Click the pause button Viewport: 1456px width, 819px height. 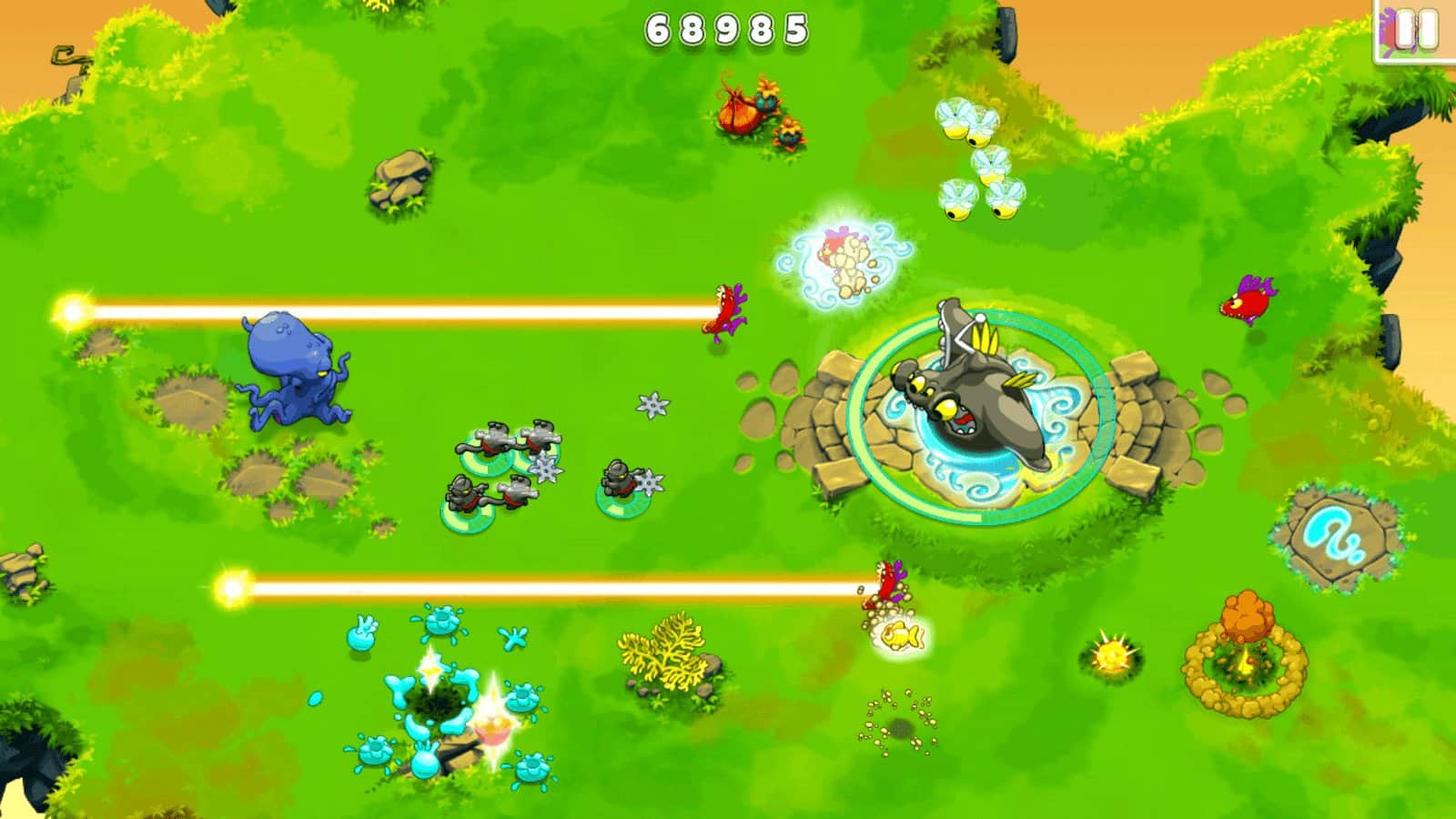pyautogui.click(x=1409, y=30)
